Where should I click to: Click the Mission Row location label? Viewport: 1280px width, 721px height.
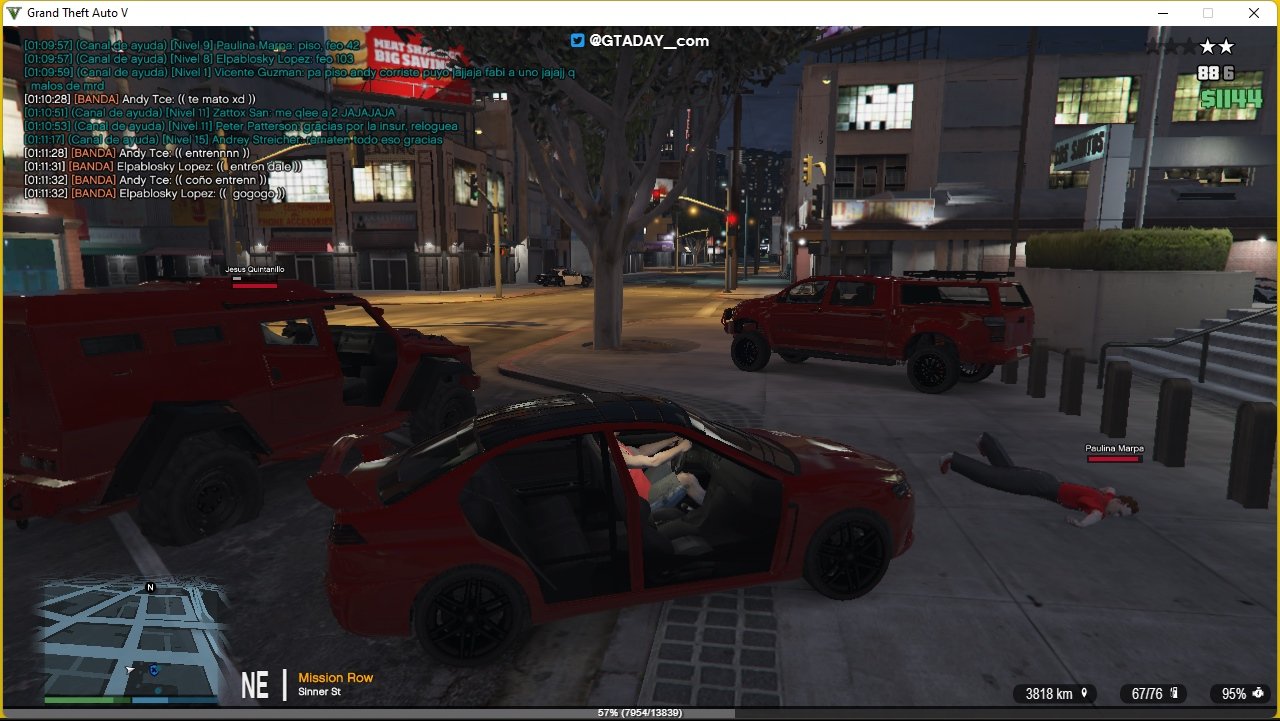point(335,678)
